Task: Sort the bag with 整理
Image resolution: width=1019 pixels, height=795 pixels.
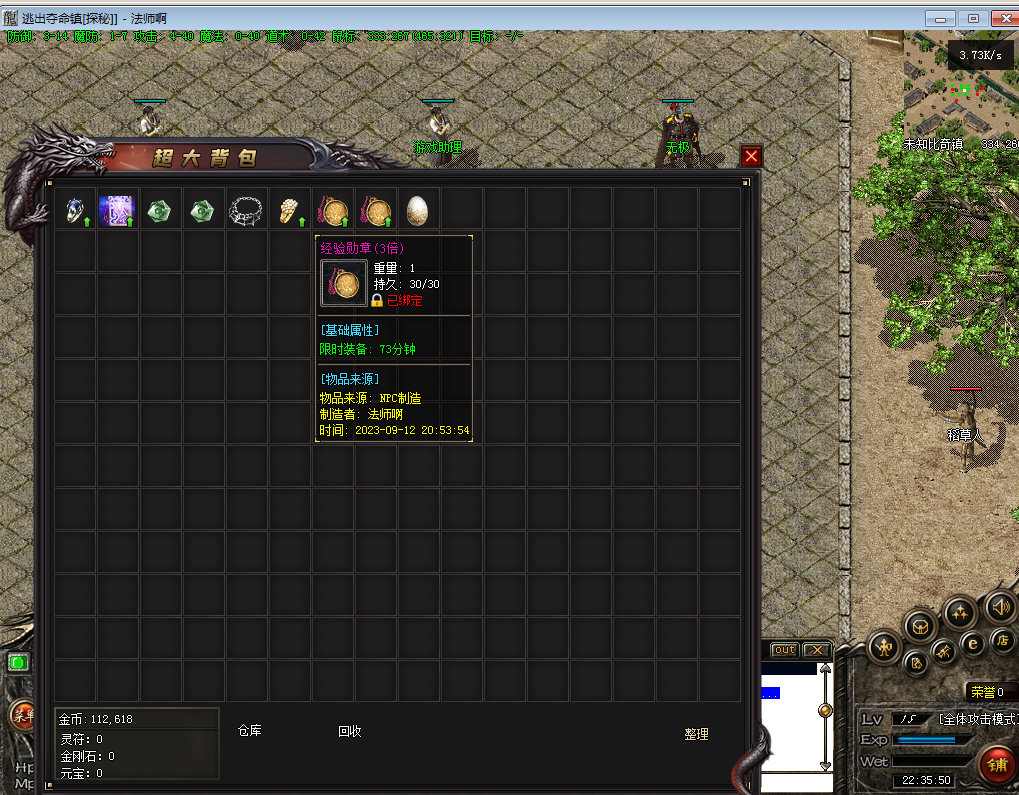Action: click(696, 734)
